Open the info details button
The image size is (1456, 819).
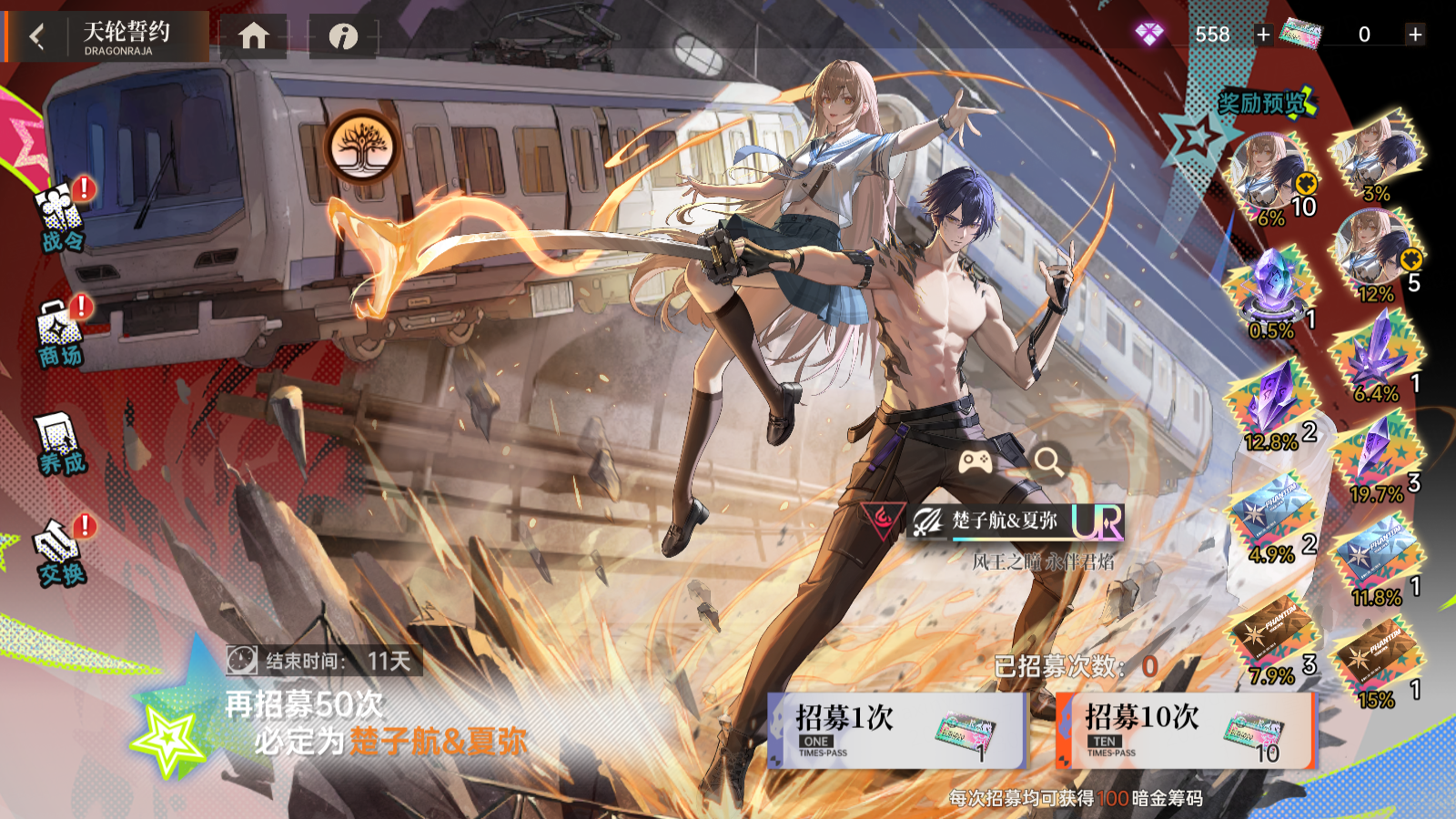tap(343, 36)
